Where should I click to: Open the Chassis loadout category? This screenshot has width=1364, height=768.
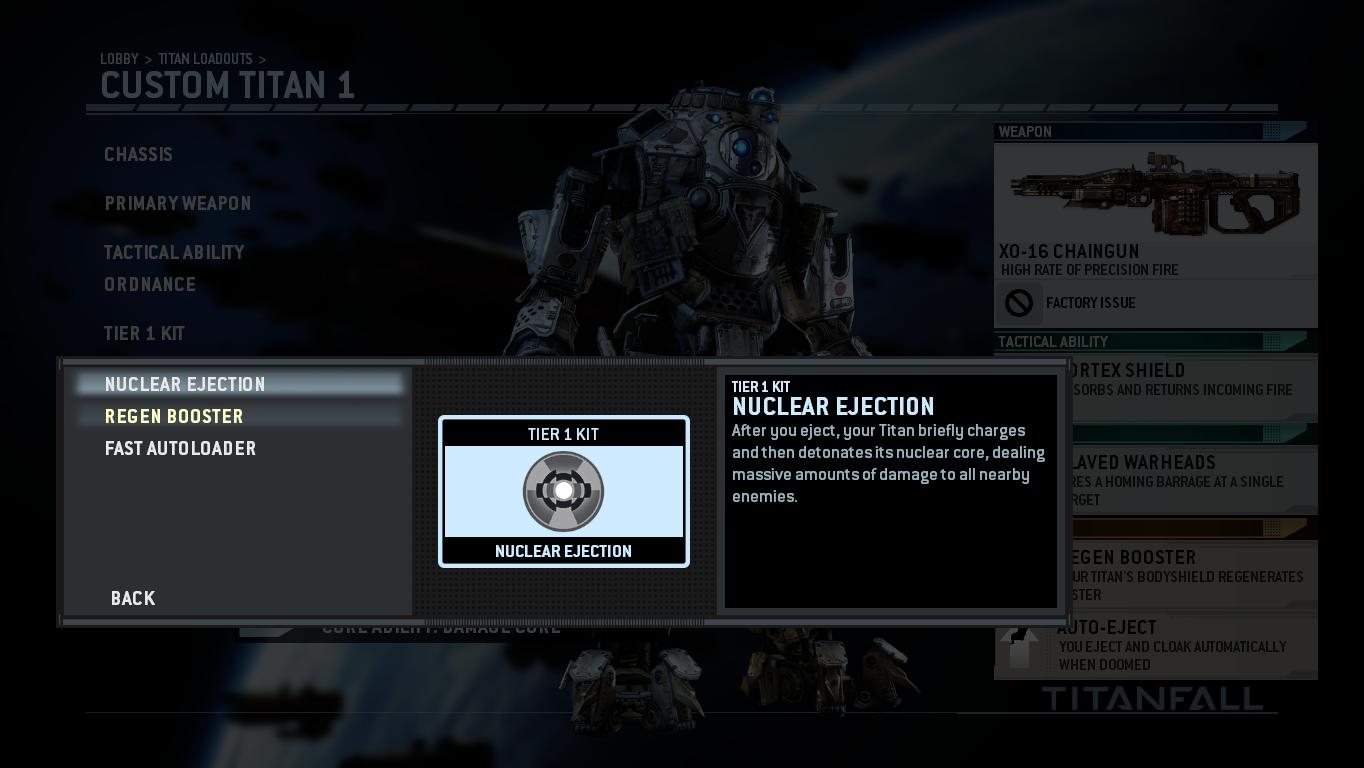point(138,155)
